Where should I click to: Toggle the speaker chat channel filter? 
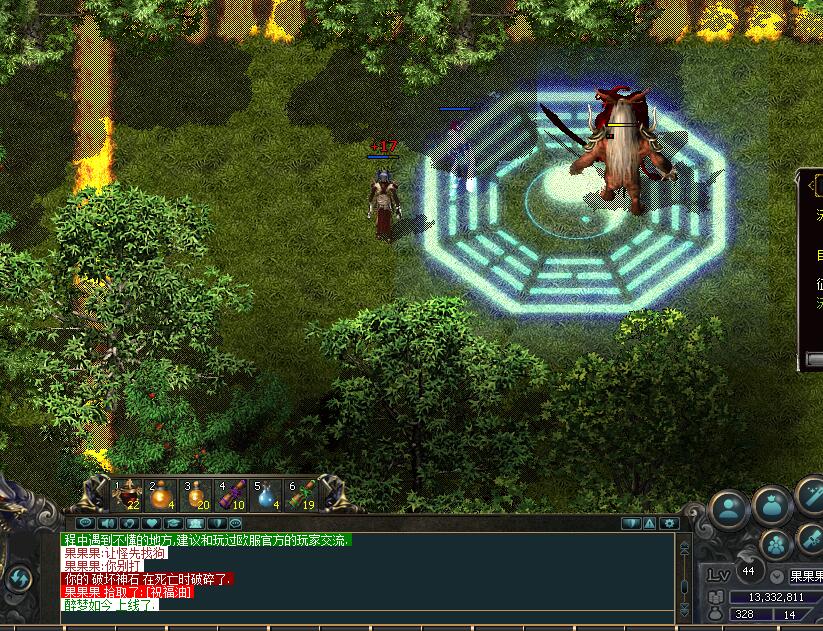[x=108, y=523]
